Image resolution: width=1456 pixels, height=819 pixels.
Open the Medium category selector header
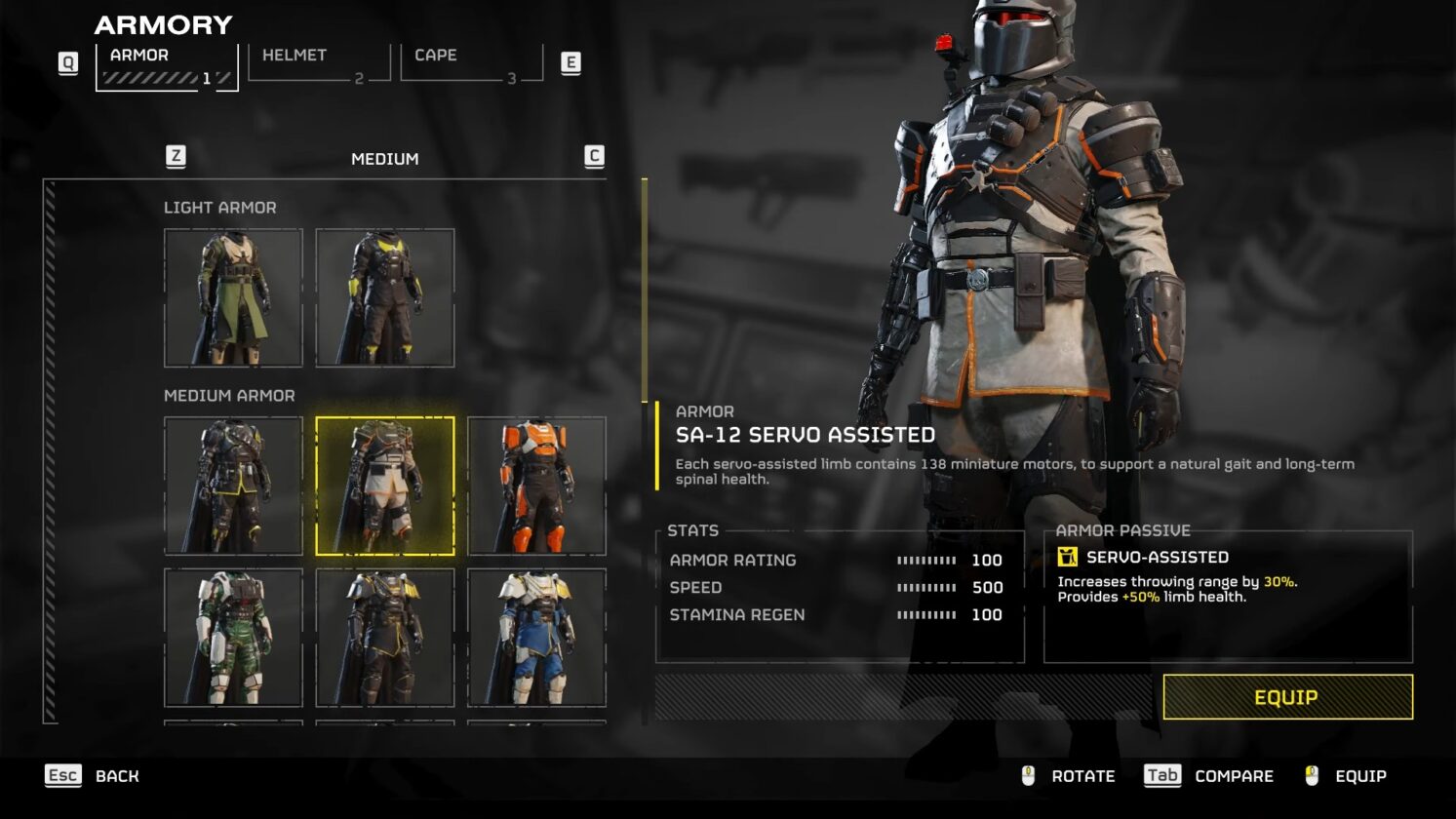[385, 158]
